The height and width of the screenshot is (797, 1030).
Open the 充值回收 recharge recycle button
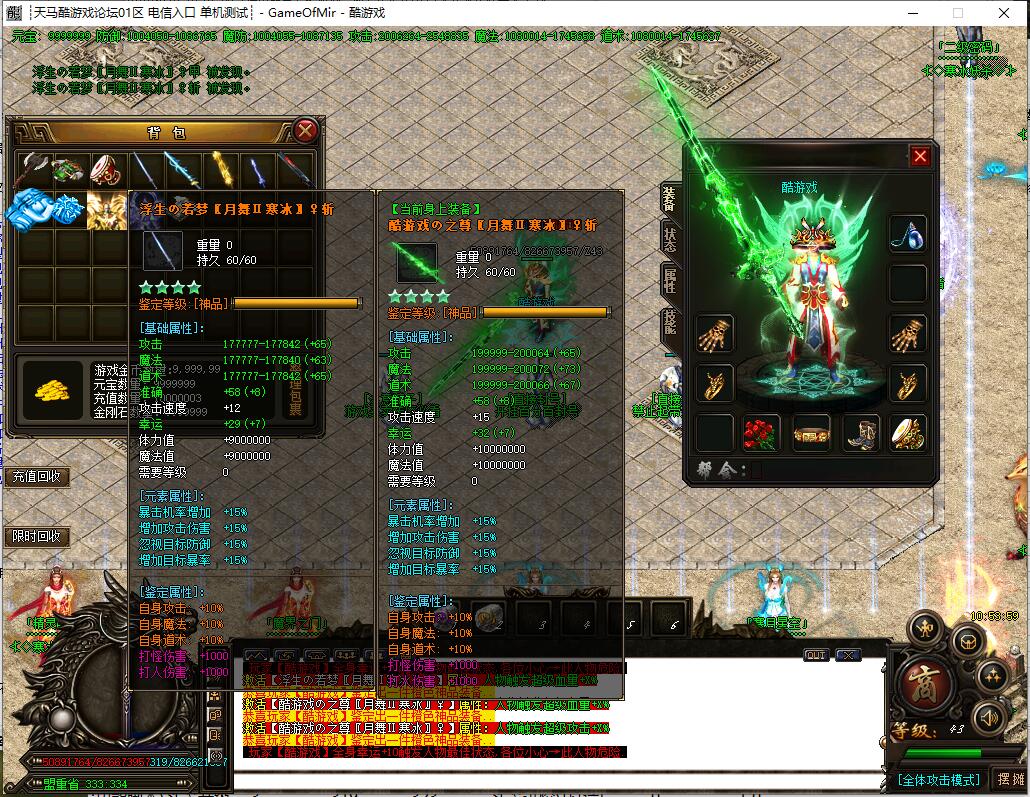pyautogui.click(x=35, y=477)
